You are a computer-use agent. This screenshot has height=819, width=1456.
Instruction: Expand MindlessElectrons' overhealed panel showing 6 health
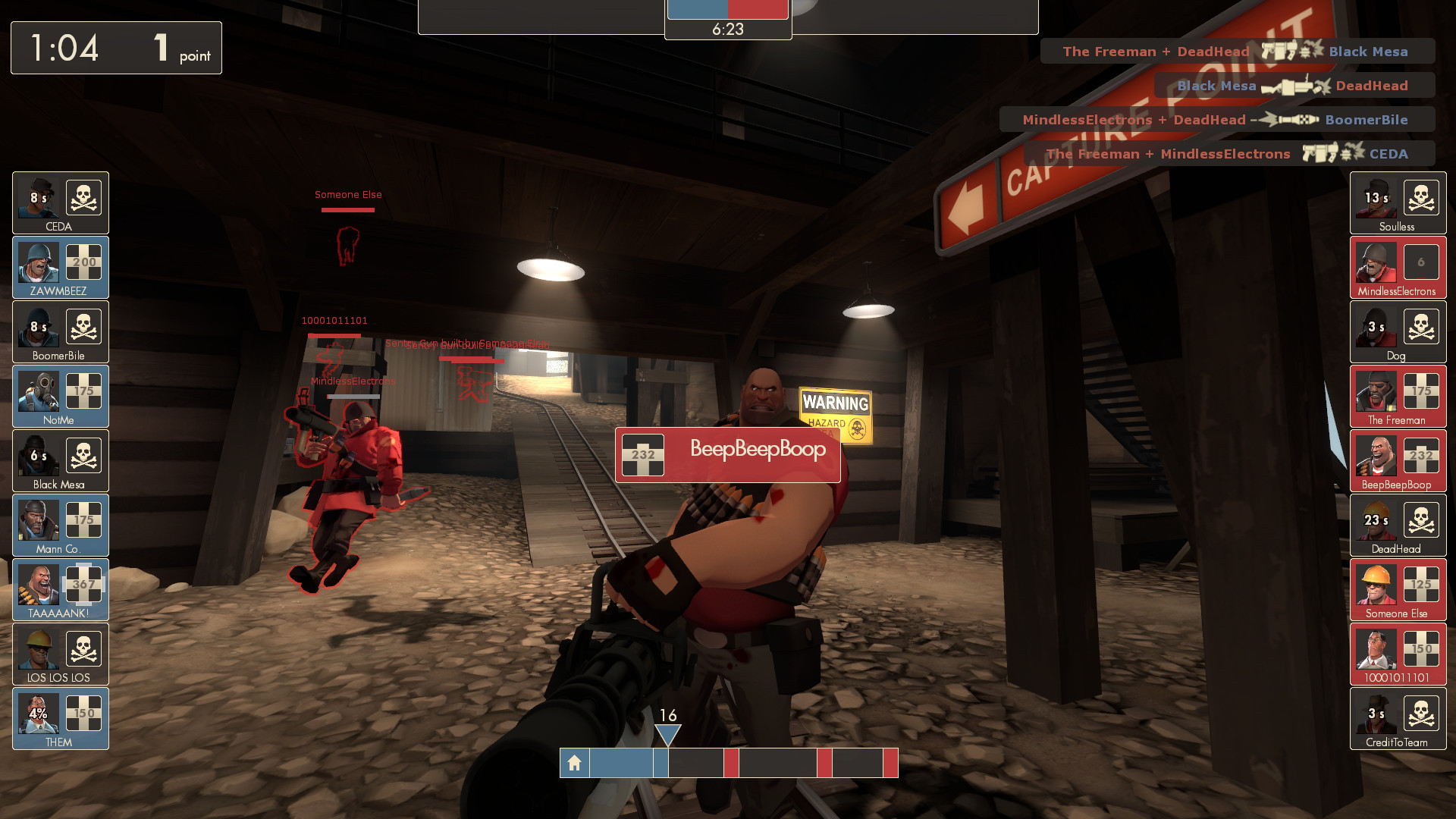click(x=1398, y=266)
